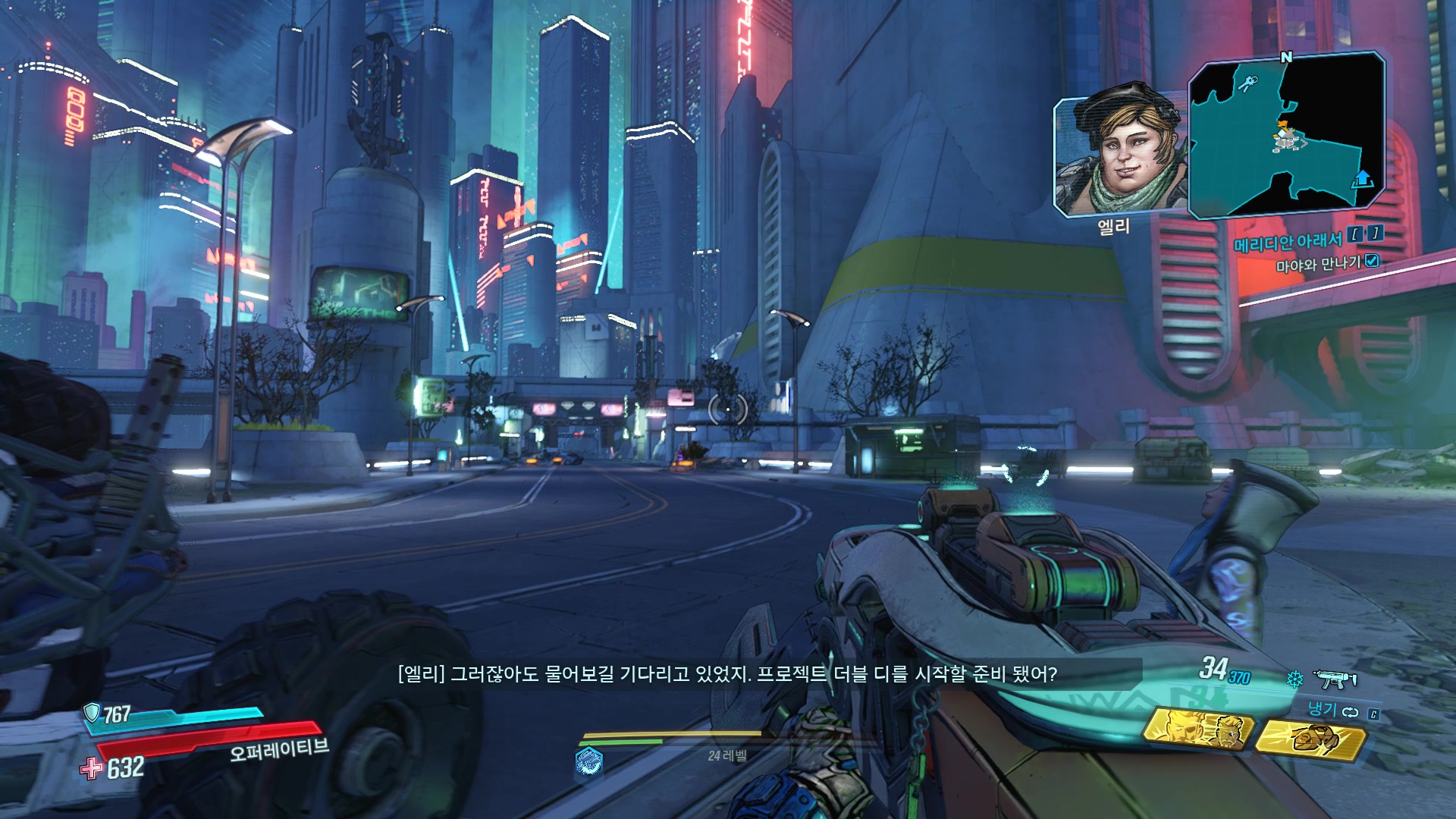Click the key marker on the minimap

point(1245,82)
